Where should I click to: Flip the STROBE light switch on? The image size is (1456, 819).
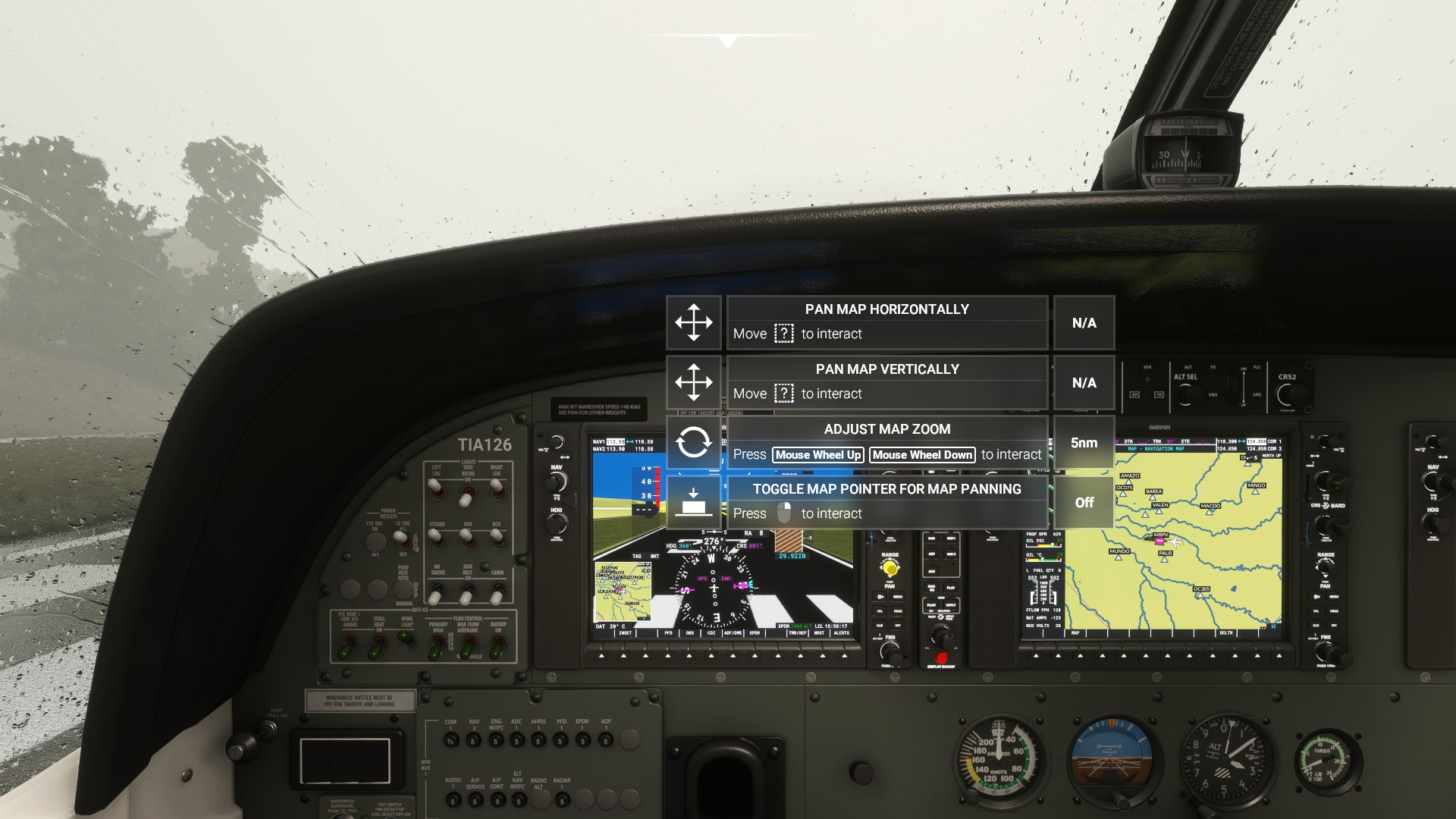pyautogui.click(x=434, y=536)
